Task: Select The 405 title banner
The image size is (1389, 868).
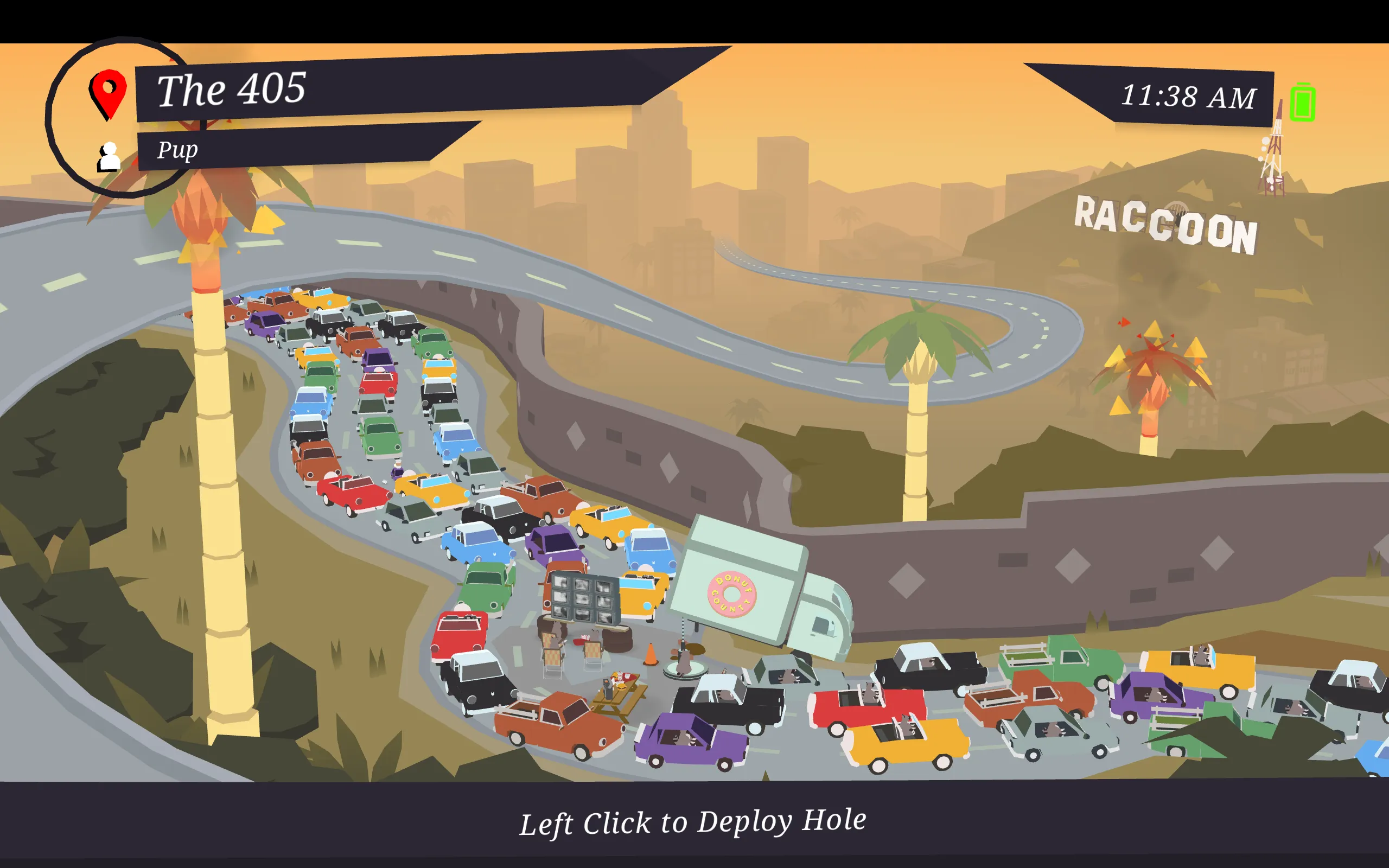Action: tap(230, 89)
